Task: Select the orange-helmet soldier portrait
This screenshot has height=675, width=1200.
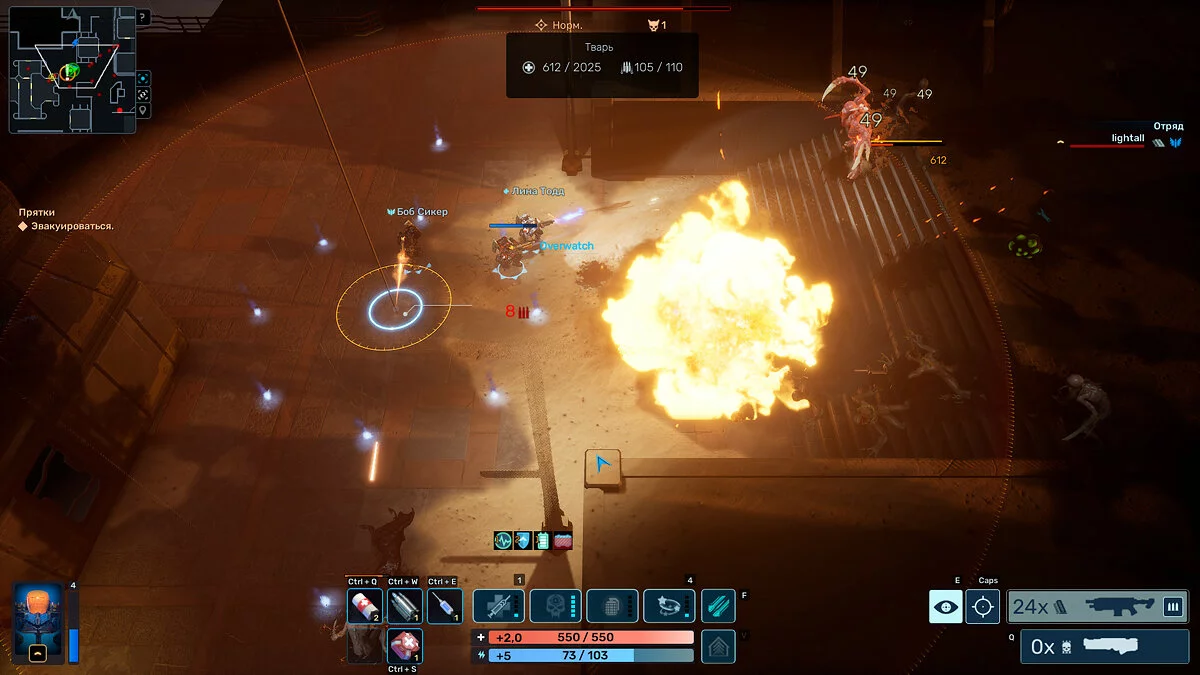Action: [39, 622]
